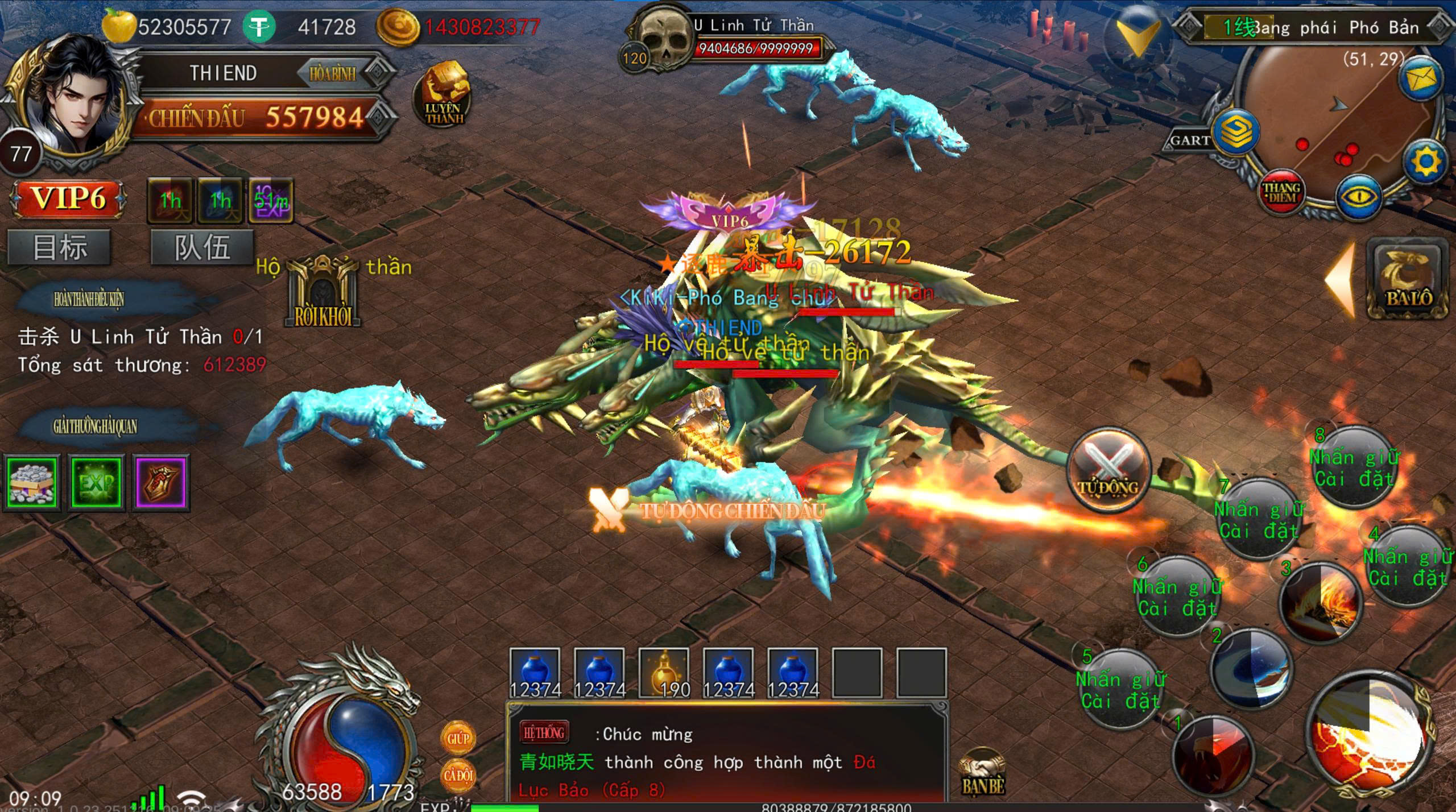Activate the large fire slash main attack
Screen dimensions: 1456x812
coord(1371,734)
